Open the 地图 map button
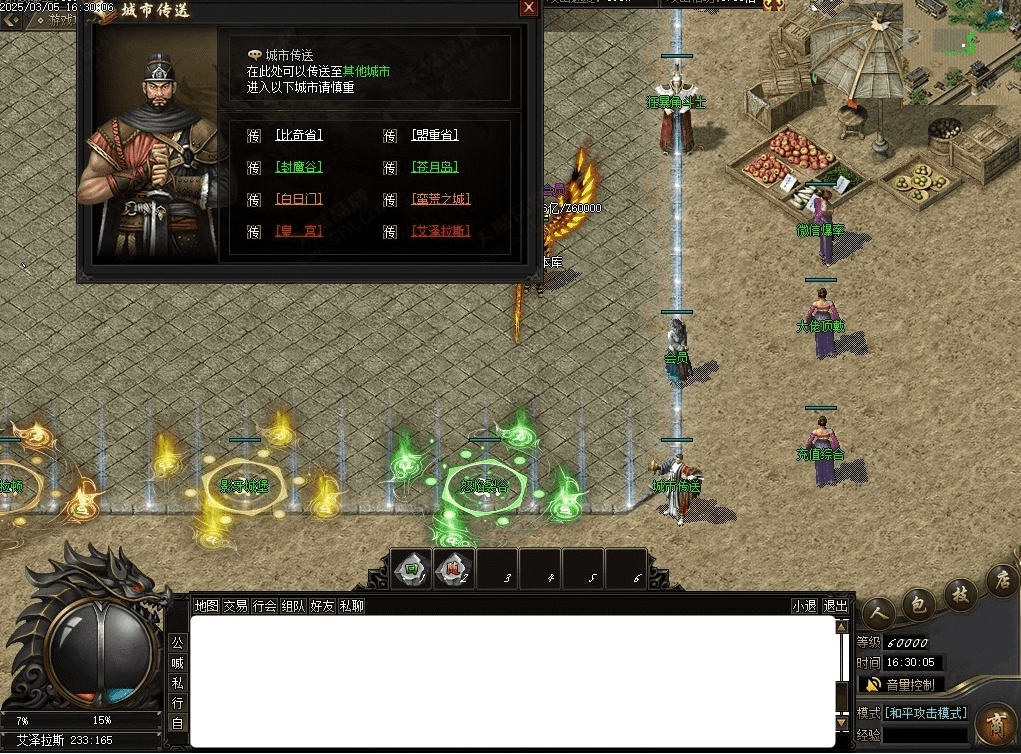The width and height of the screenshot is (1021, 754). pos(206,606)
